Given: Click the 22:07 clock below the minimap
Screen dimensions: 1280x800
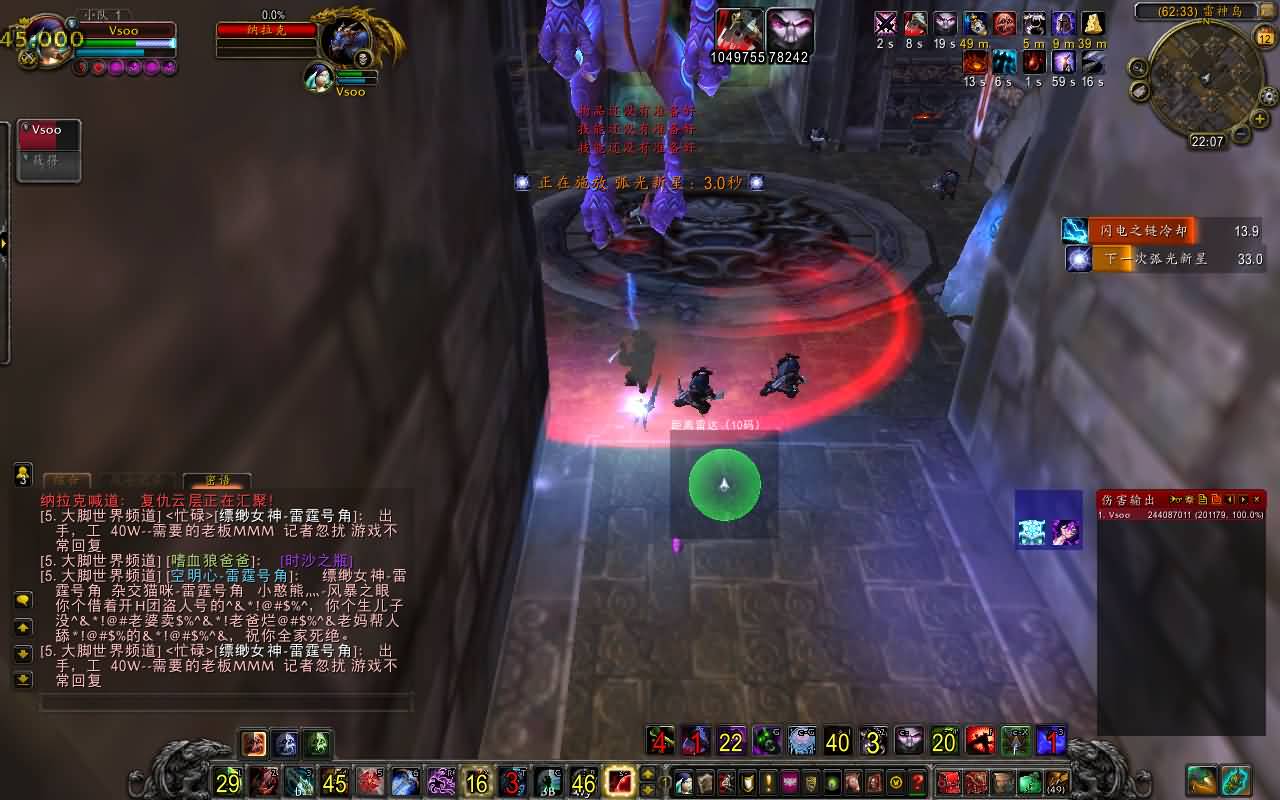Looking at the screenshot, I should (x=1208, y=142).
